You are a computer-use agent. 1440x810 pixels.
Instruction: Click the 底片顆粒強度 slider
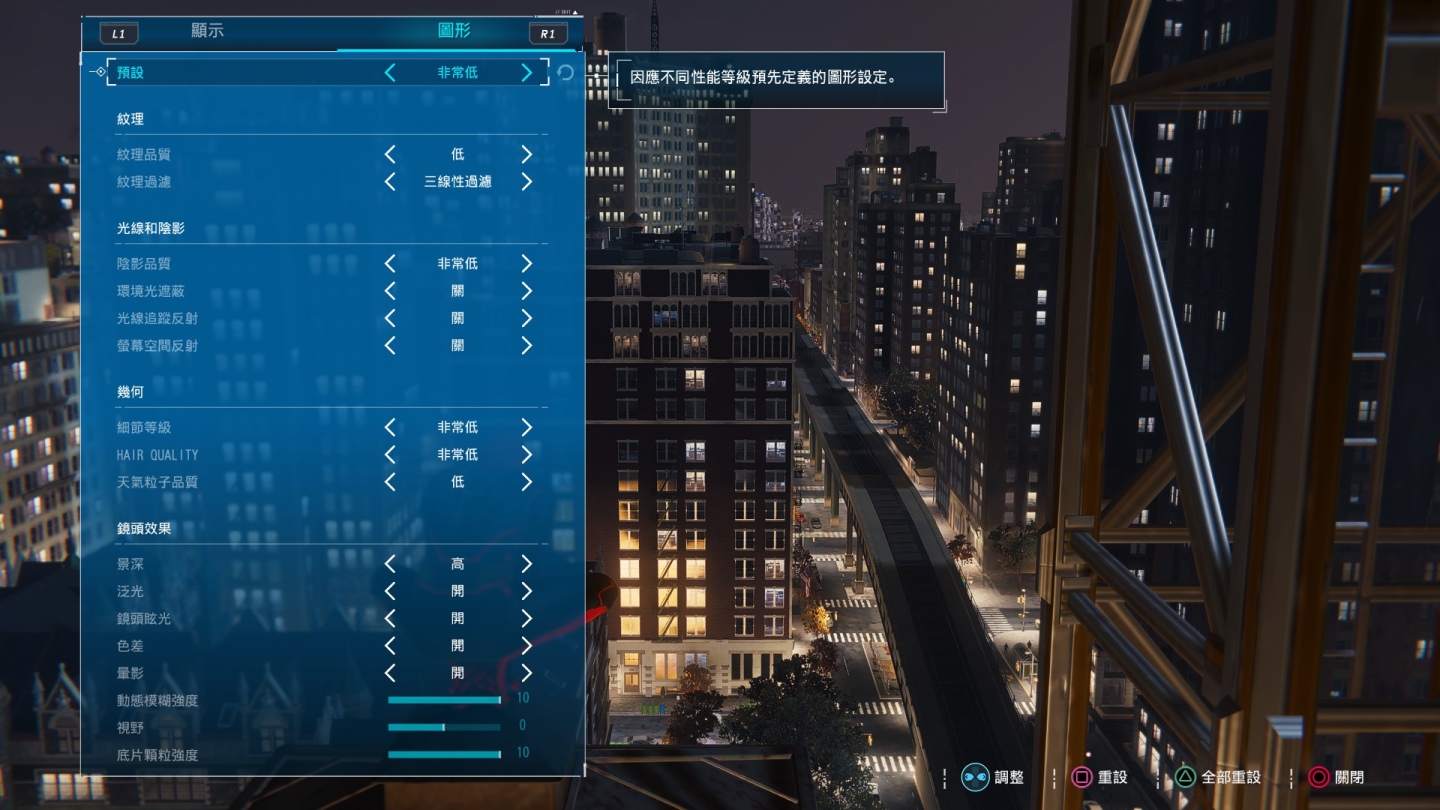445,754
